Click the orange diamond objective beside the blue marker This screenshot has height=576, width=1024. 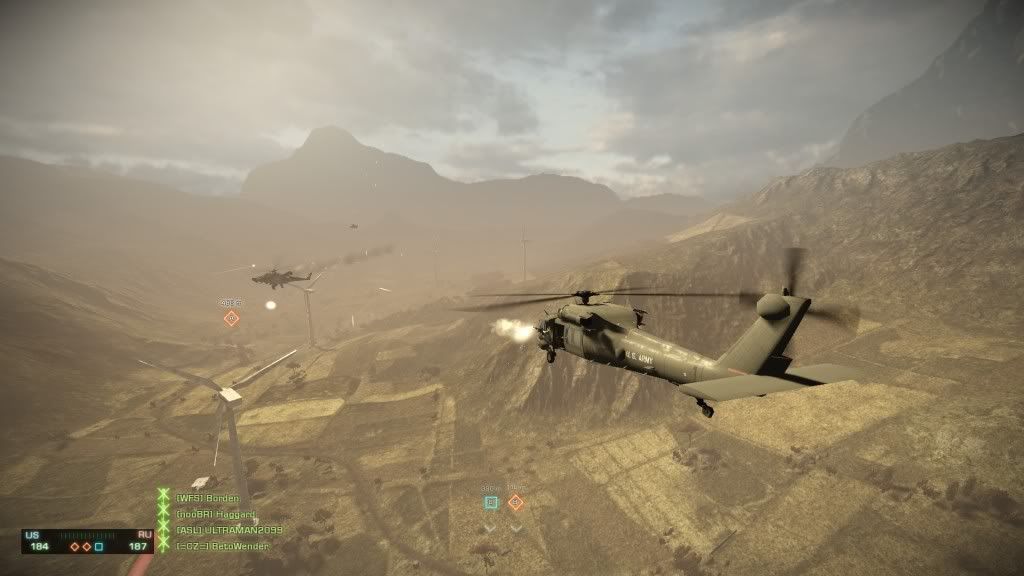515,503
